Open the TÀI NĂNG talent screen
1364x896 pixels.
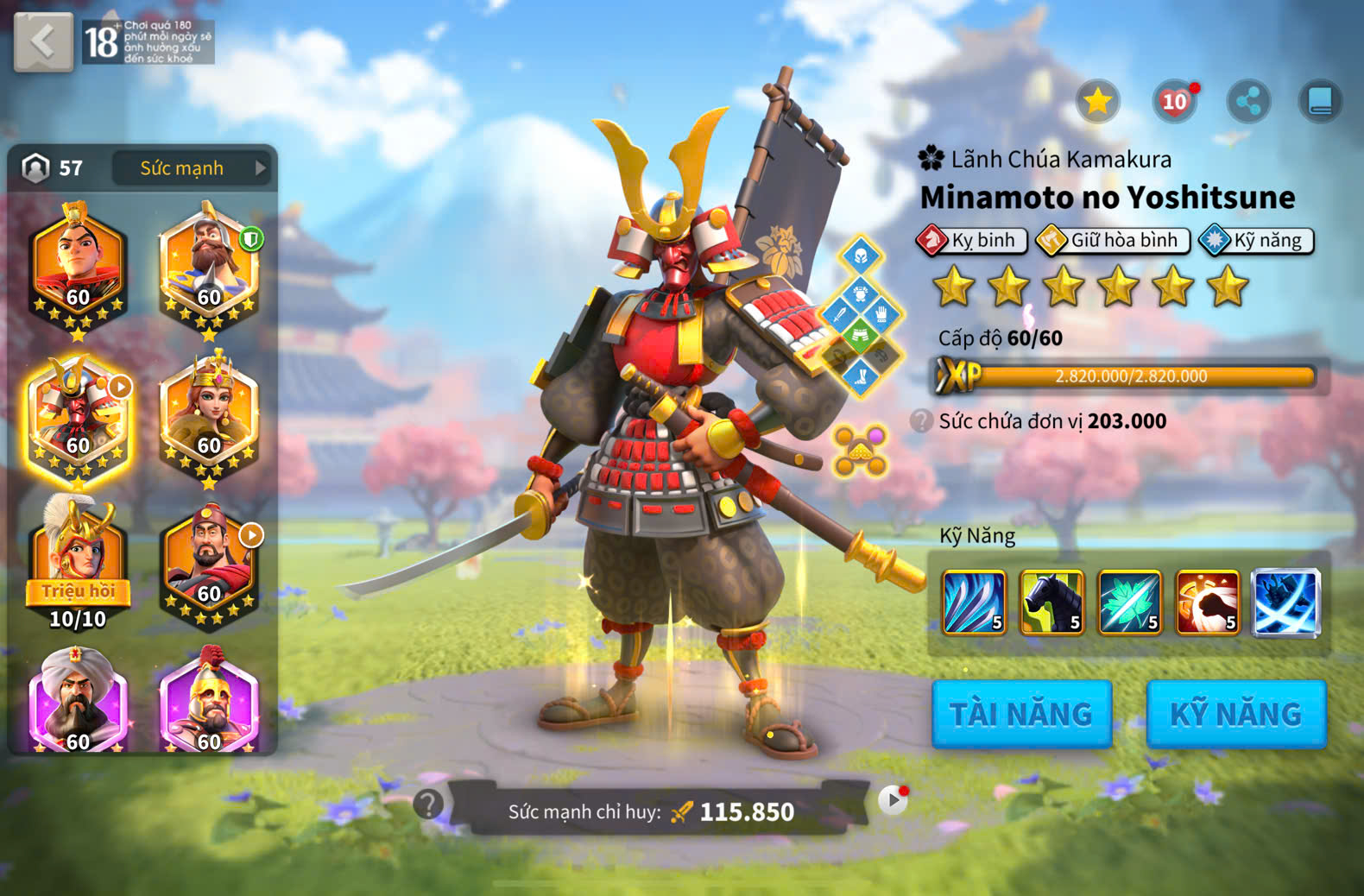click(x=1021, y=714)
